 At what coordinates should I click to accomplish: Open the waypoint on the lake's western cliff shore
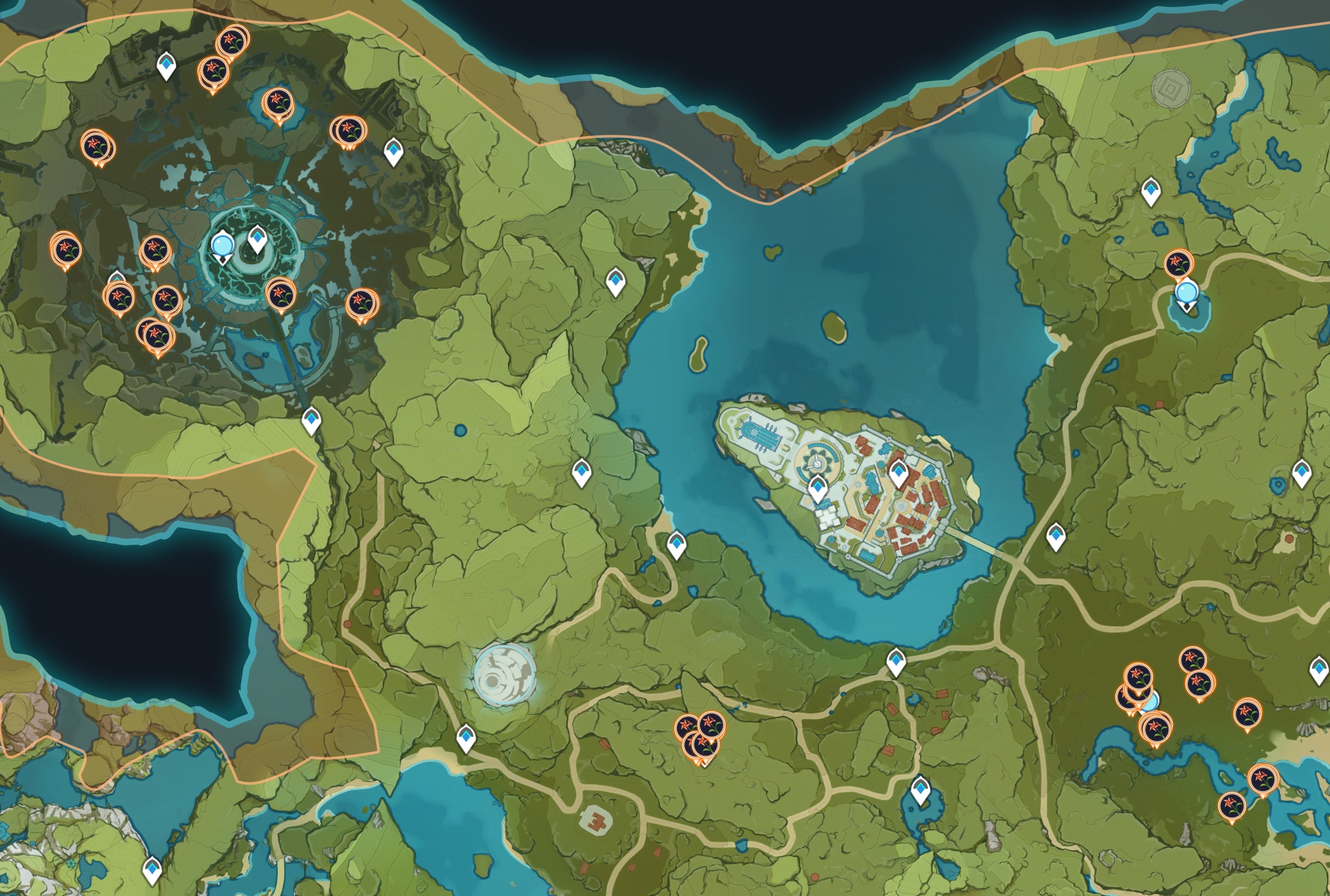click(x=616, y=282)
